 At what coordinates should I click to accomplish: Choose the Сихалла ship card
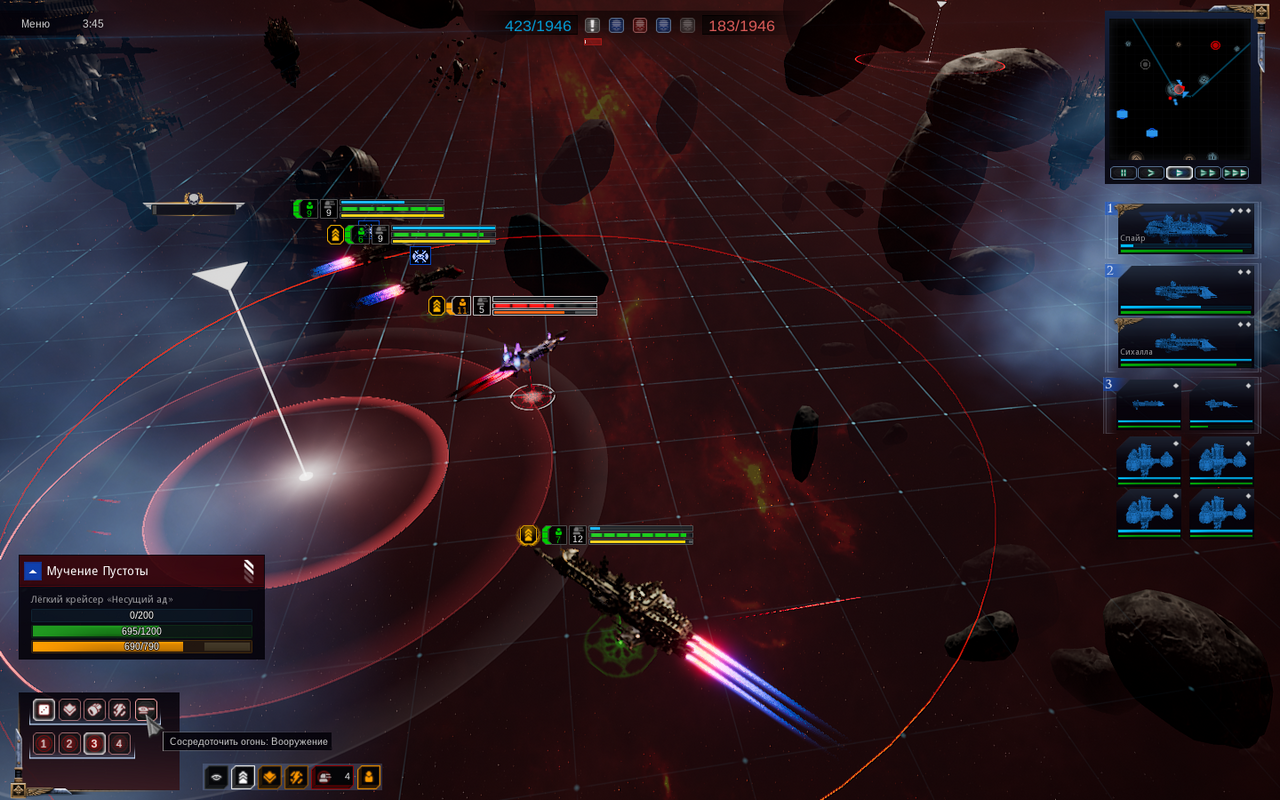1185,341
